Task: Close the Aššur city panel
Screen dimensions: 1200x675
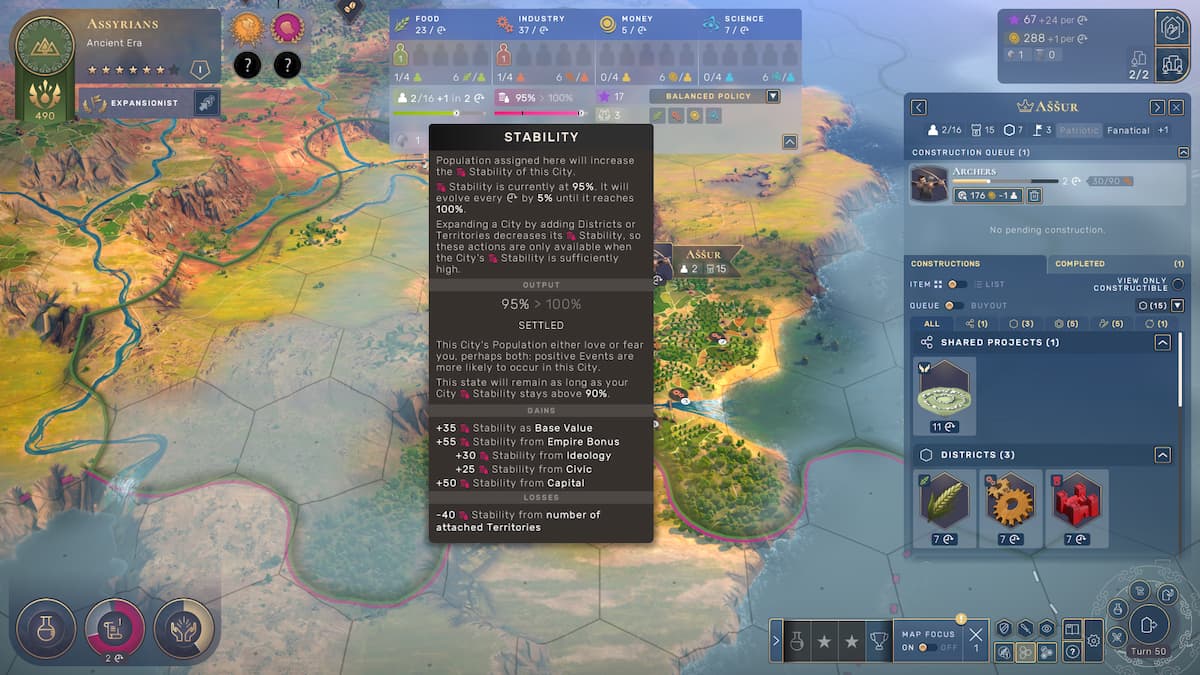Action: 1176,107
